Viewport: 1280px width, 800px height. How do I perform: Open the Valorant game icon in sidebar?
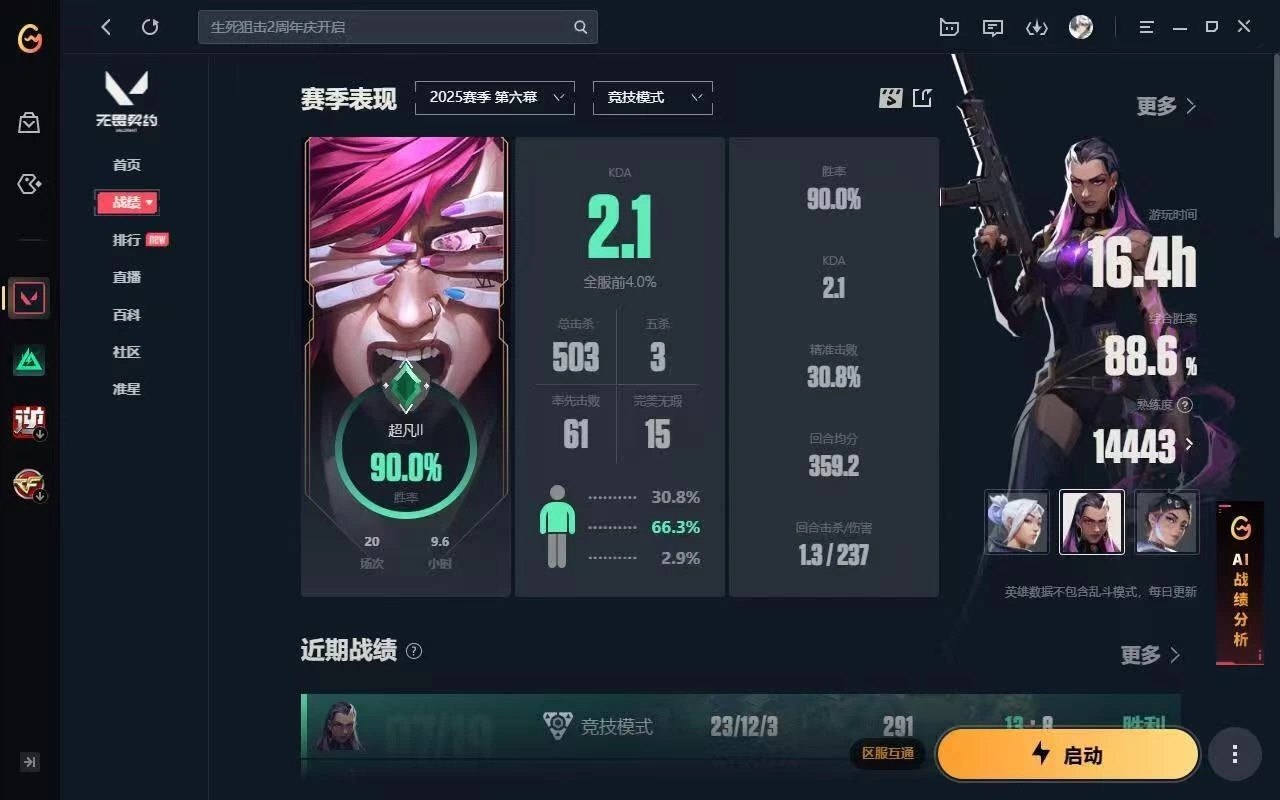[29, 298]
